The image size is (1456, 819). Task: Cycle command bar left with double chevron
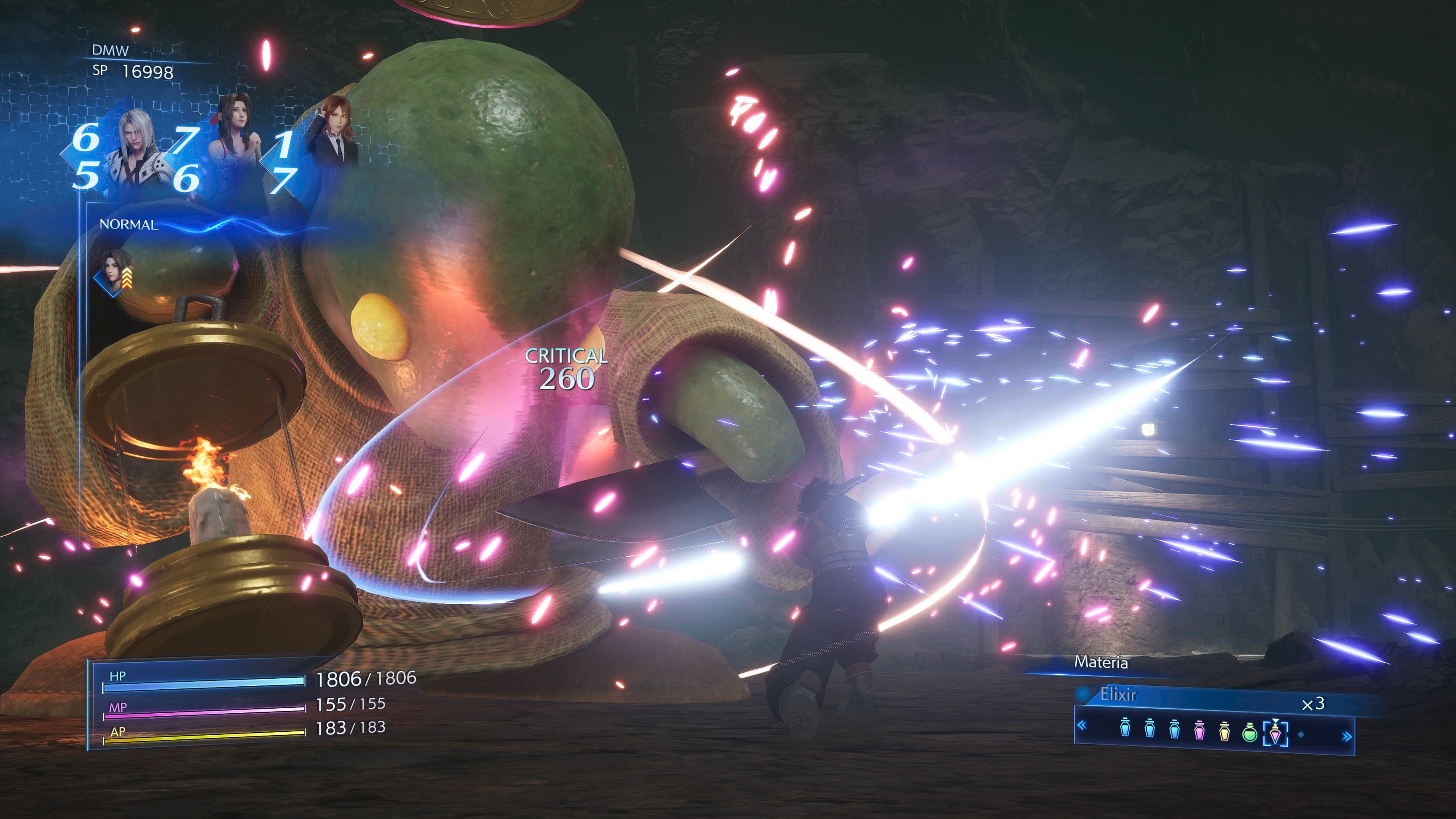pyautogui.click(x=1082, y=725)
